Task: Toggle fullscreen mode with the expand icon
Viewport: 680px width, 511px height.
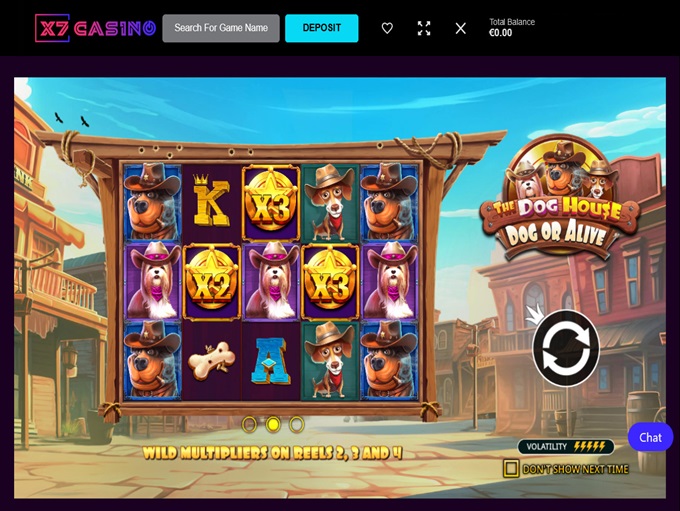Action: coord(424,28)
